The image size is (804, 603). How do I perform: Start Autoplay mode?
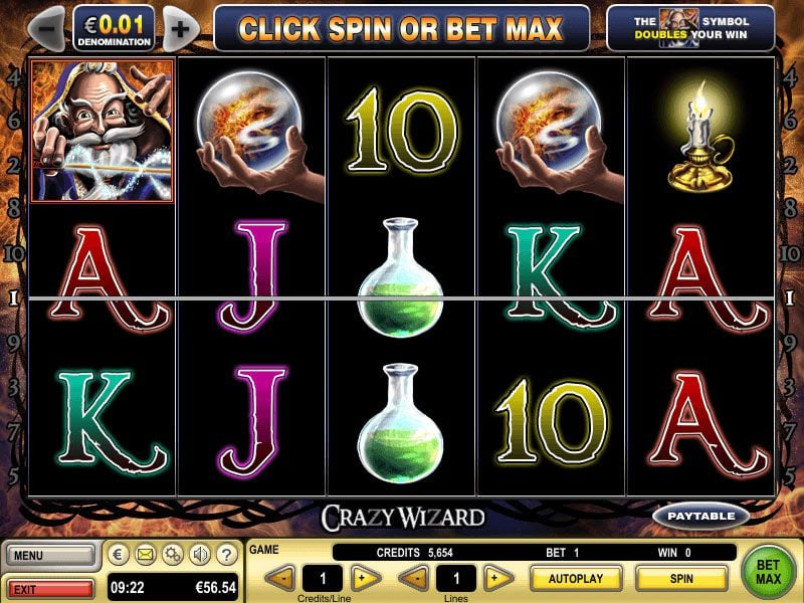(x=576, y=578)
